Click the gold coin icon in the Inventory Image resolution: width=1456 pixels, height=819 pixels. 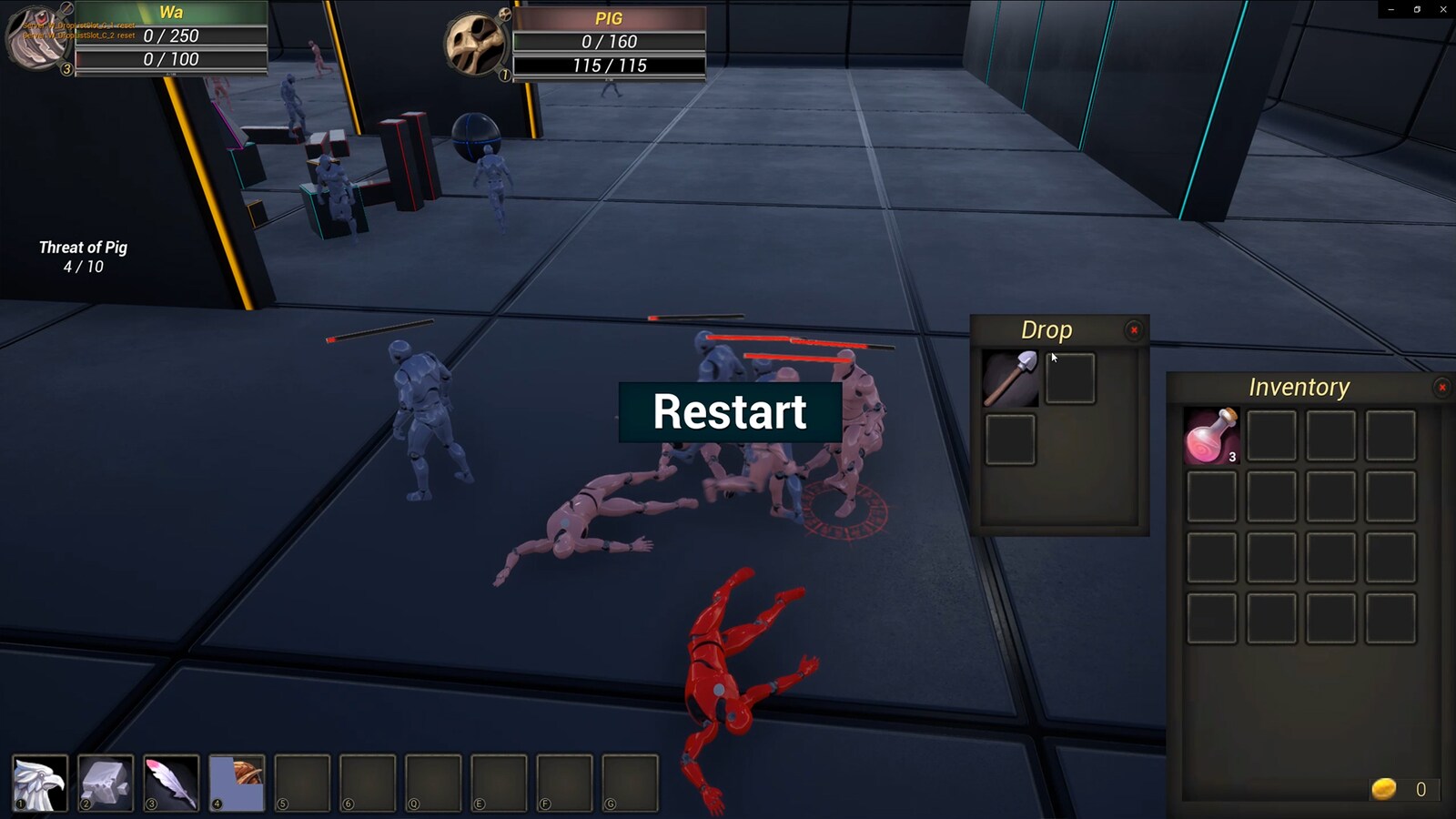pyautogui.click(x=1385, y=785)
